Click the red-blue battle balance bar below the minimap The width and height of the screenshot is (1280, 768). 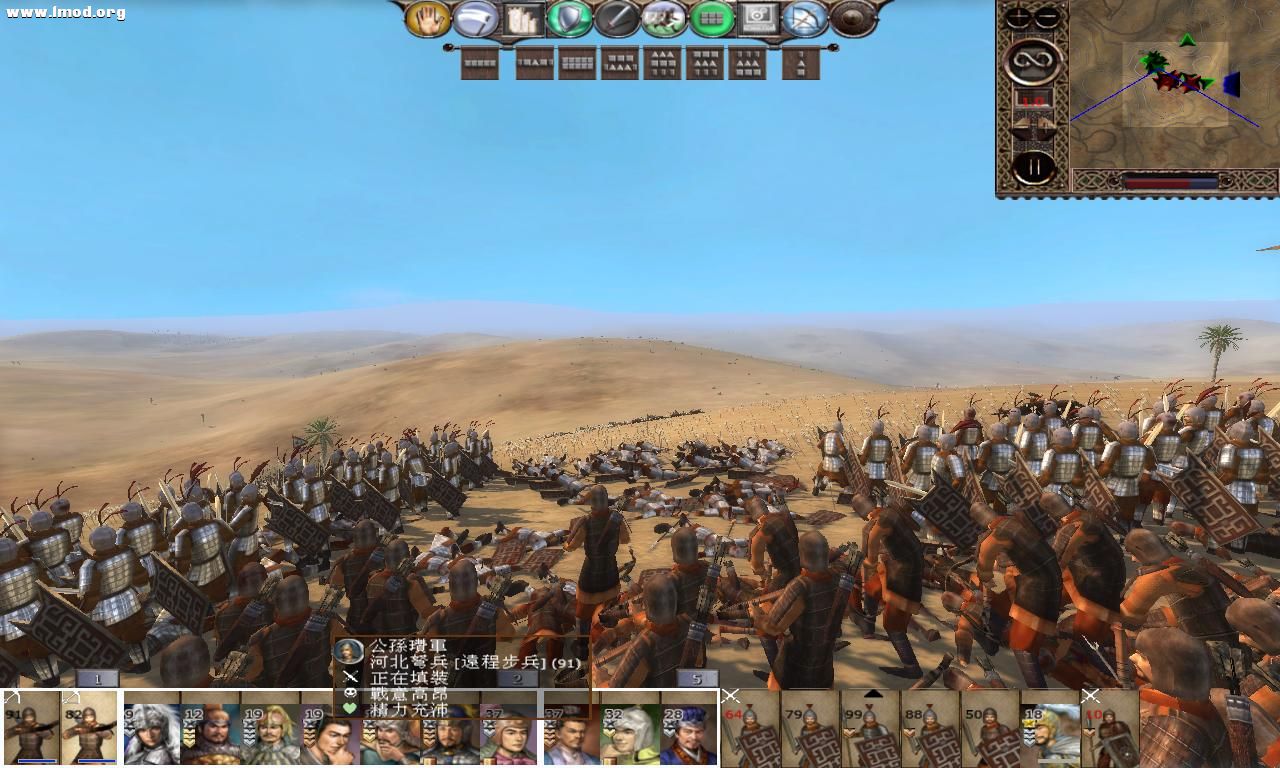coord(1170,181)
